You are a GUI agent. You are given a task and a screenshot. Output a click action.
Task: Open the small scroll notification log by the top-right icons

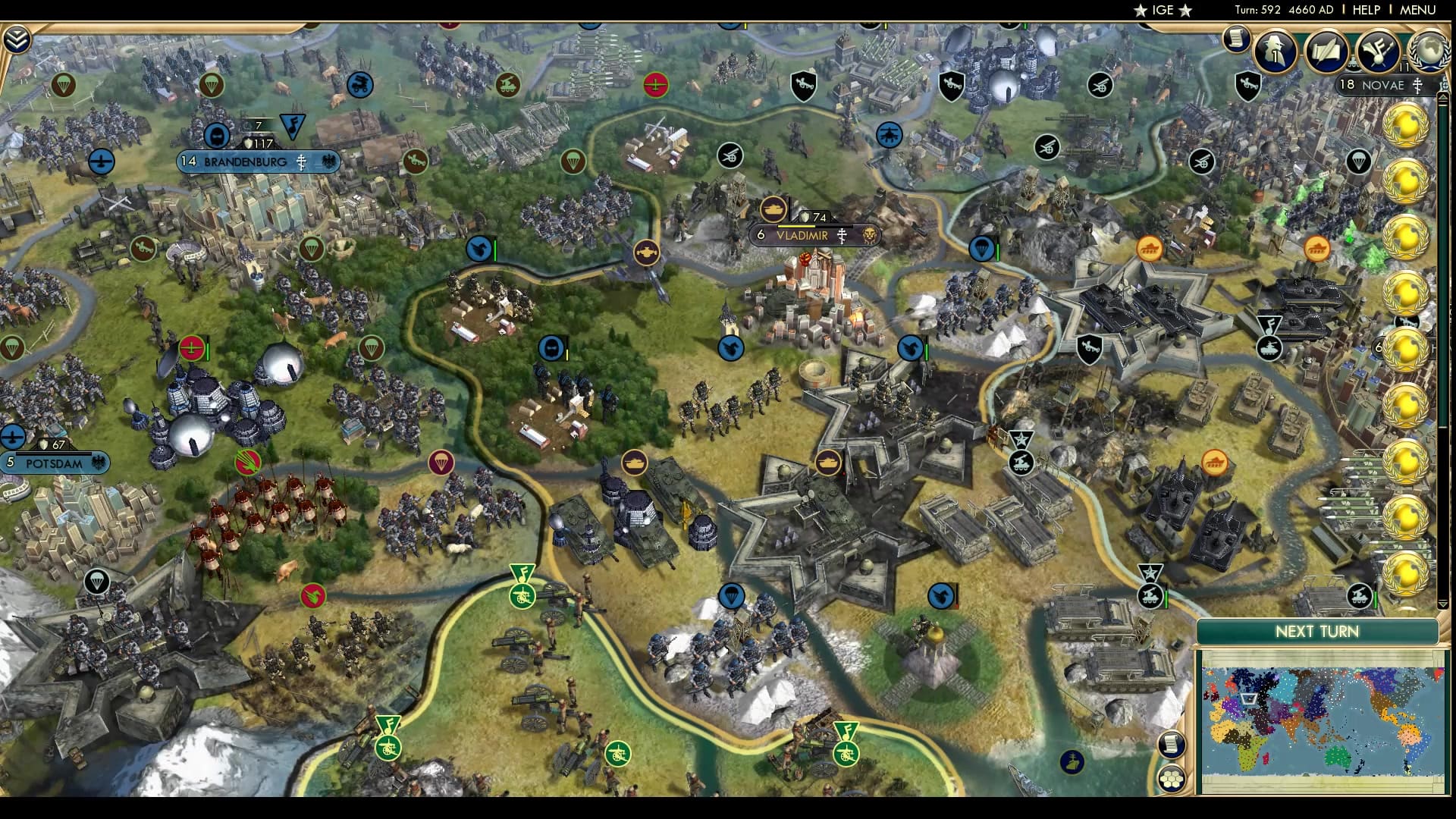coord(1236,38)
